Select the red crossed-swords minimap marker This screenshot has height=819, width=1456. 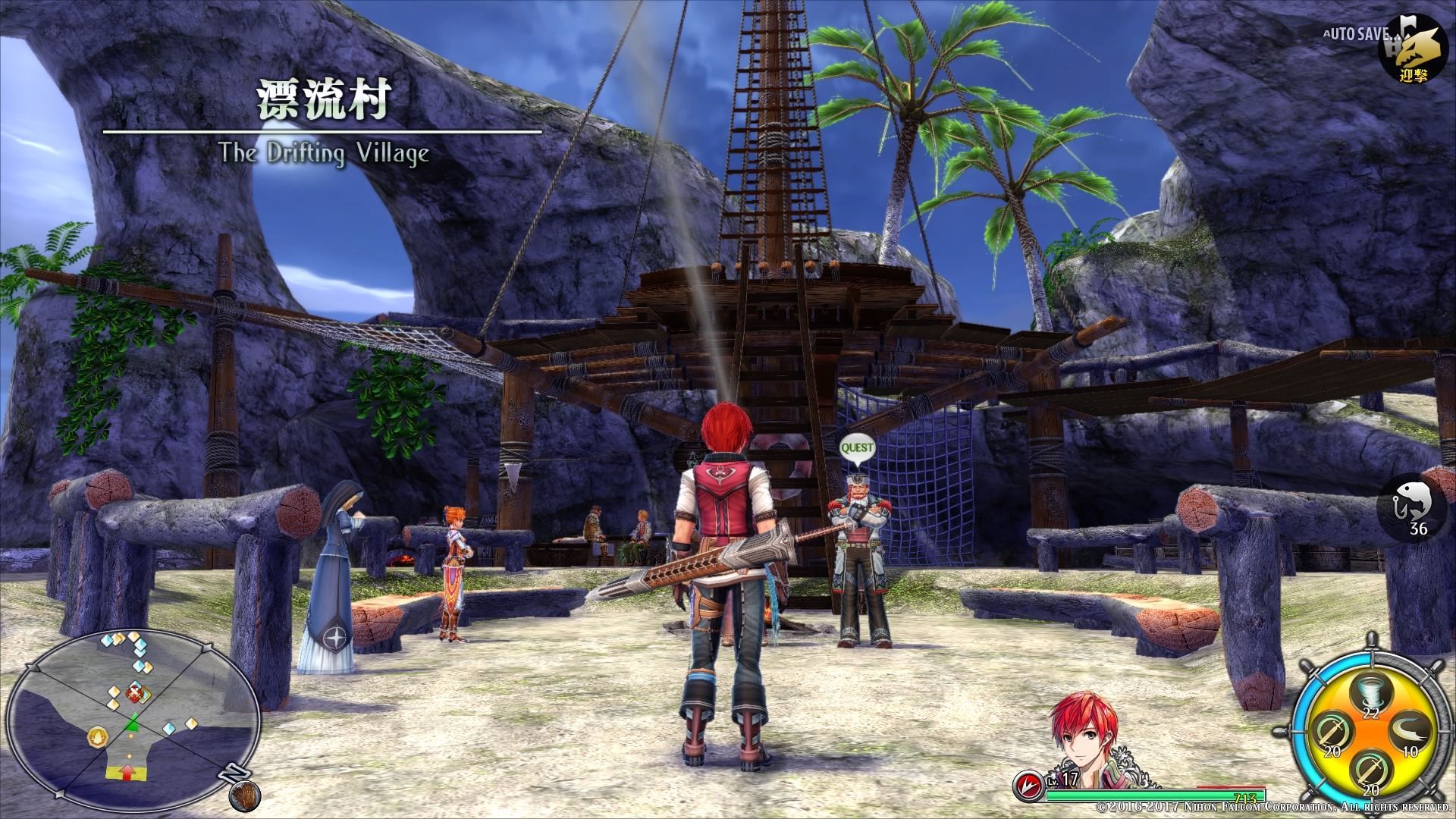coord(136,692)
